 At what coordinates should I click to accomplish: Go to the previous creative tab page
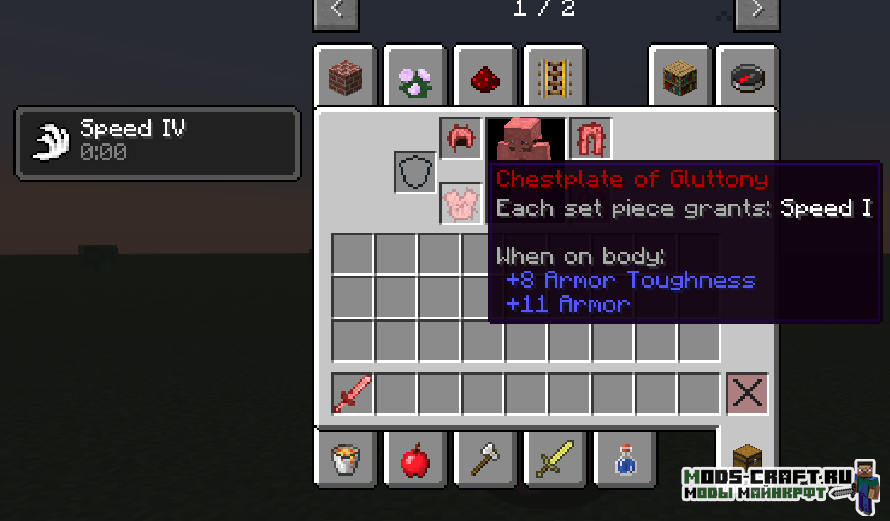pos(337,11)
